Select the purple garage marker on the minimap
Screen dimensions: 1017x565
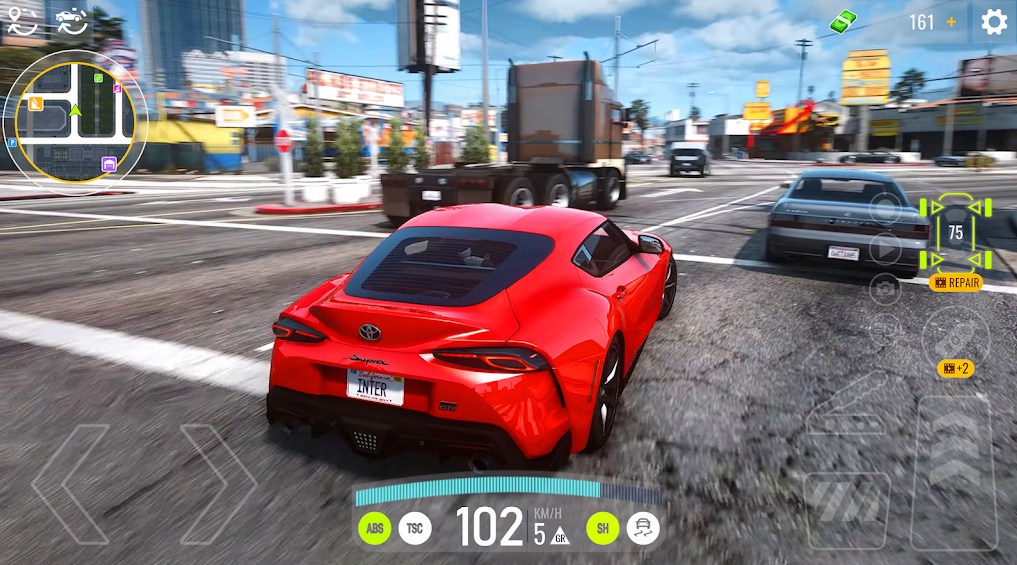tap(109, 164)
